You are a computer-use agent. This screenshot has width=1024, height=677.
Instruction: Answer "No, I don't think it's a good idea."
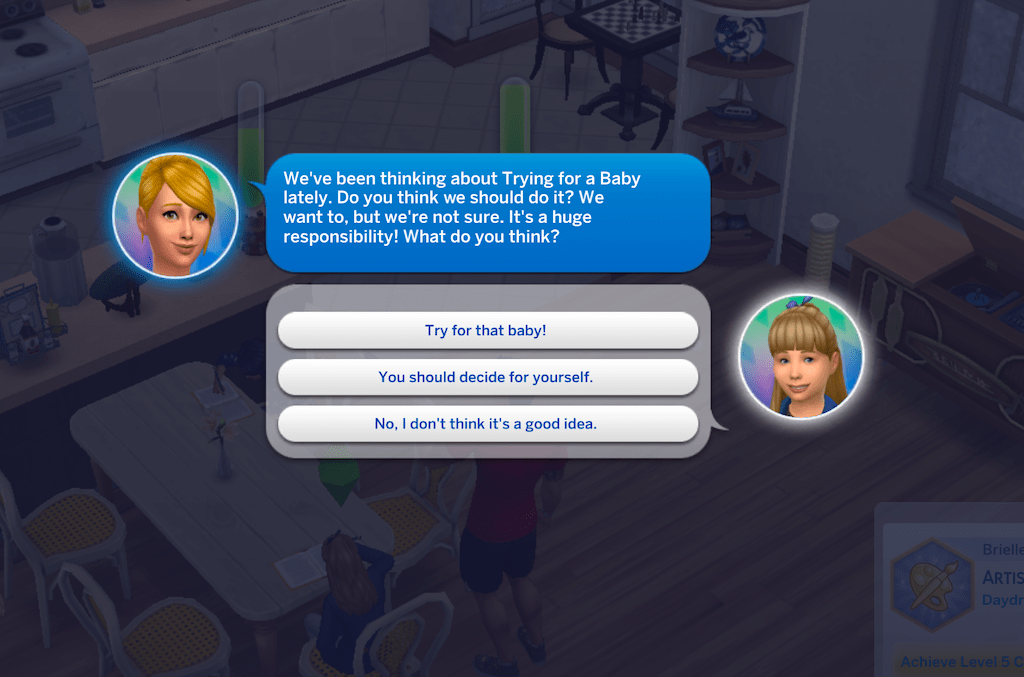pyautogui.click(x=486, y=424)
